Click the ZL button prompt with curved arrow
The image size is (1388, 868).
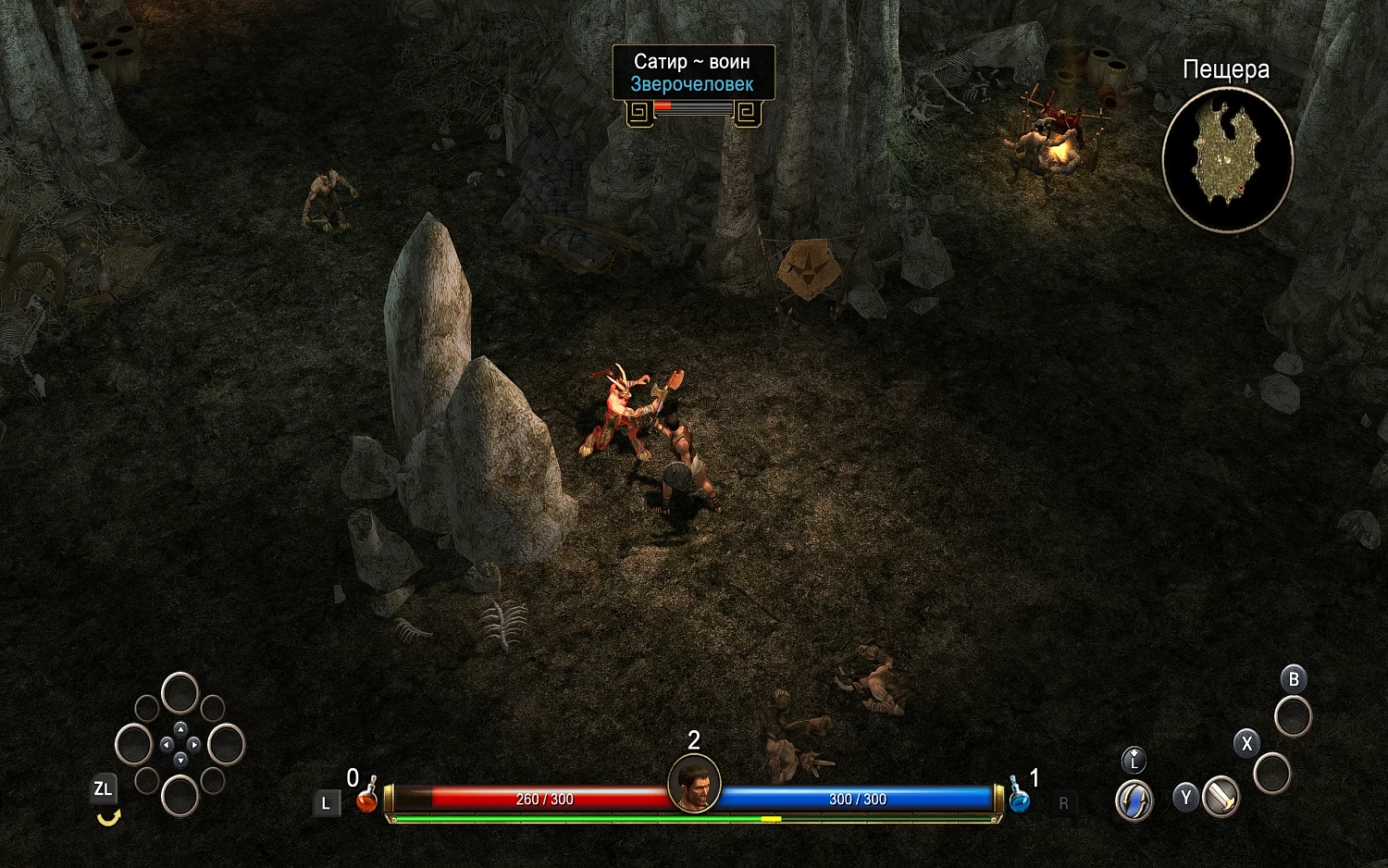[104, 788]
